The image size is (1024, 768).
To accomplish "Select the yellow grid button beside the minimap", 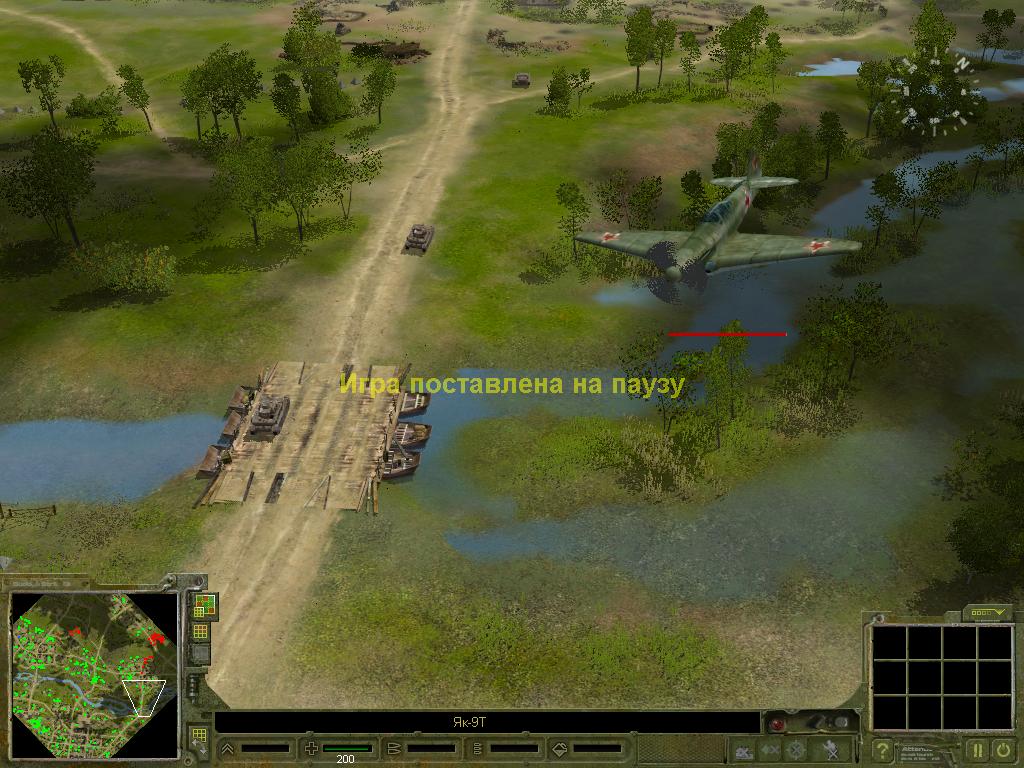I will pos(201,631).
